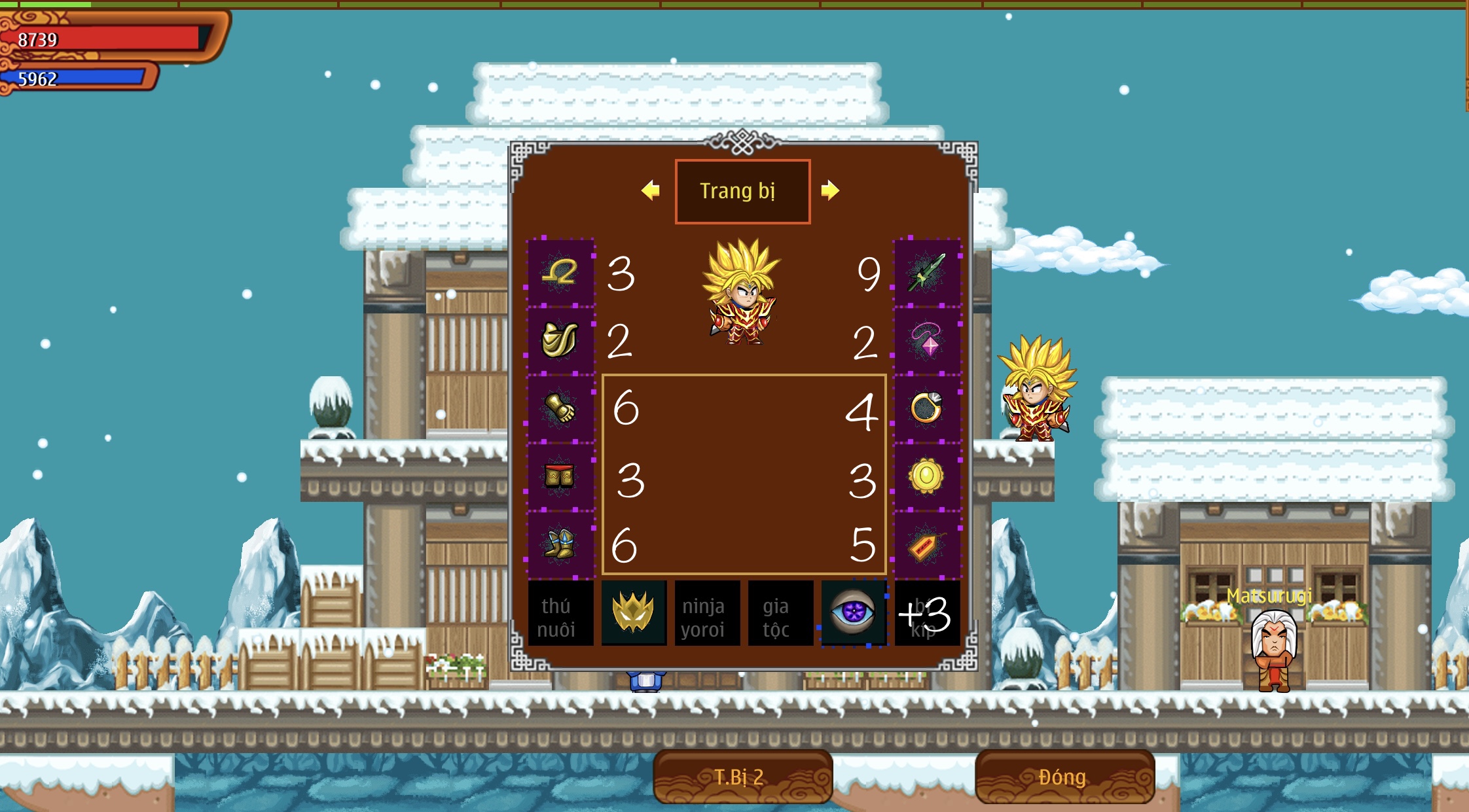The width and height of the screenshot is (1469, 812).
Task: Select the yellow jade pendant slot
Action: [927, 476]
